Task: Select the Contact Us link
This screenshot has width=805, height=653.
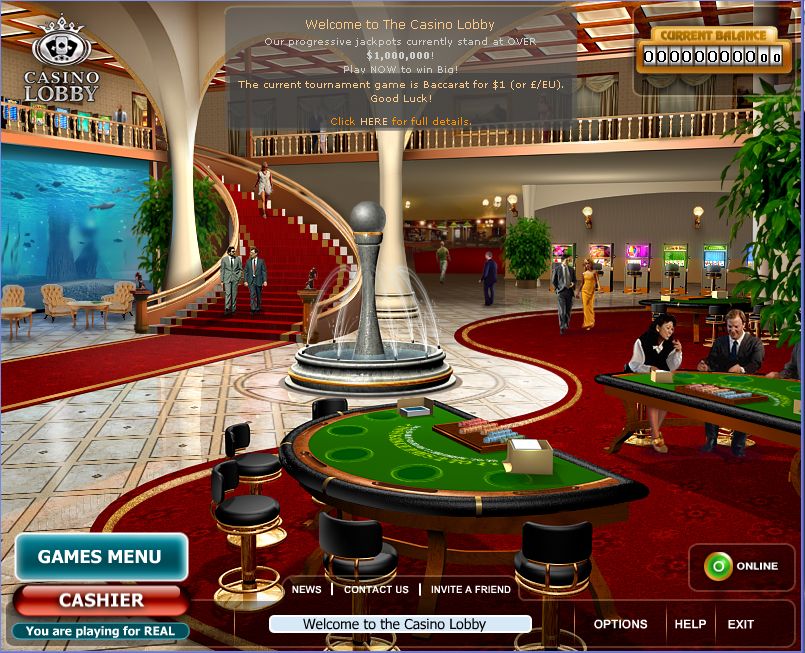Action: point(376,590)
